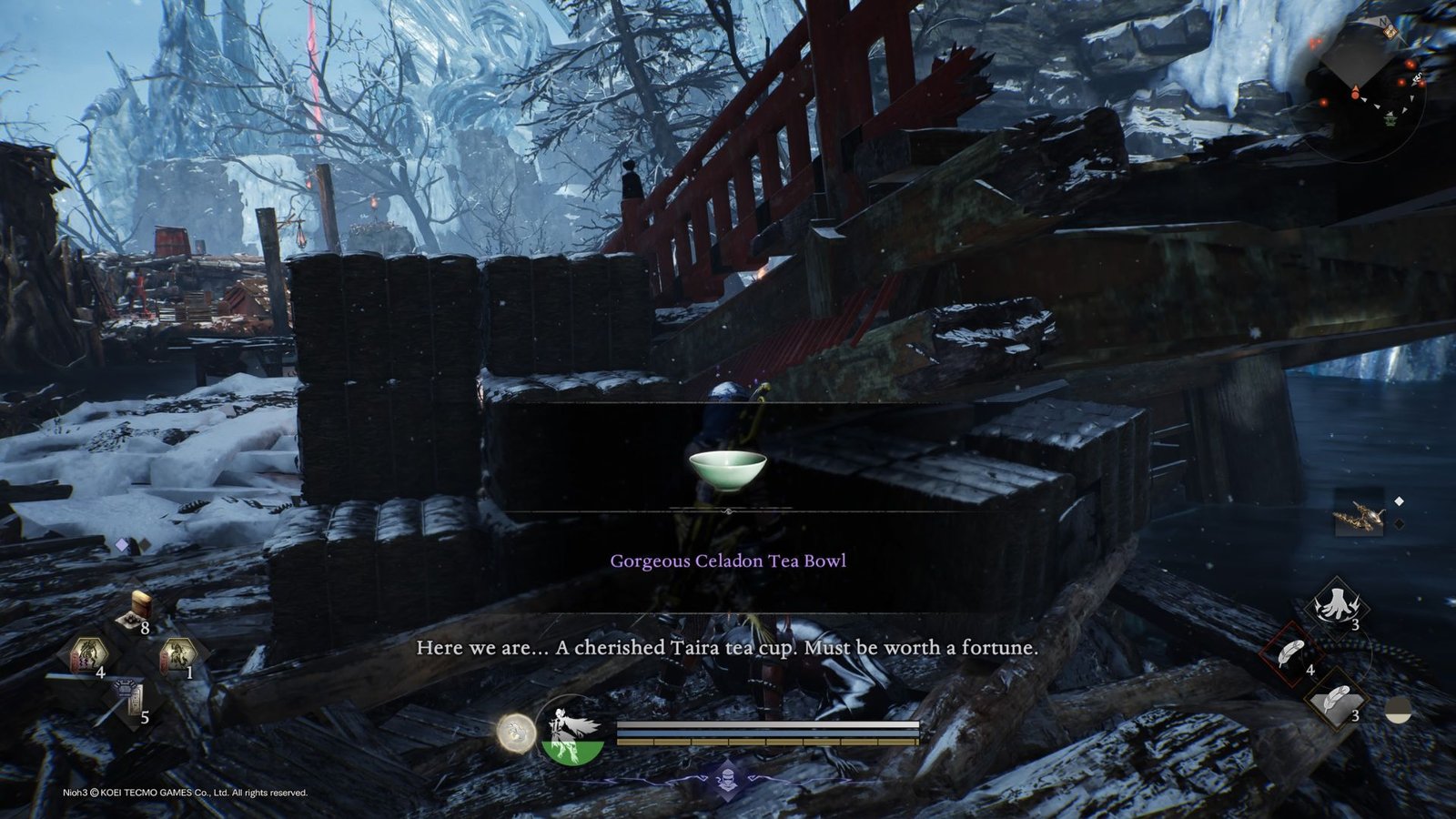Viewport: 1456px width, 819px height.
Task: Expand the shrine icon on the minimap edge
Action: point(1390,31)
